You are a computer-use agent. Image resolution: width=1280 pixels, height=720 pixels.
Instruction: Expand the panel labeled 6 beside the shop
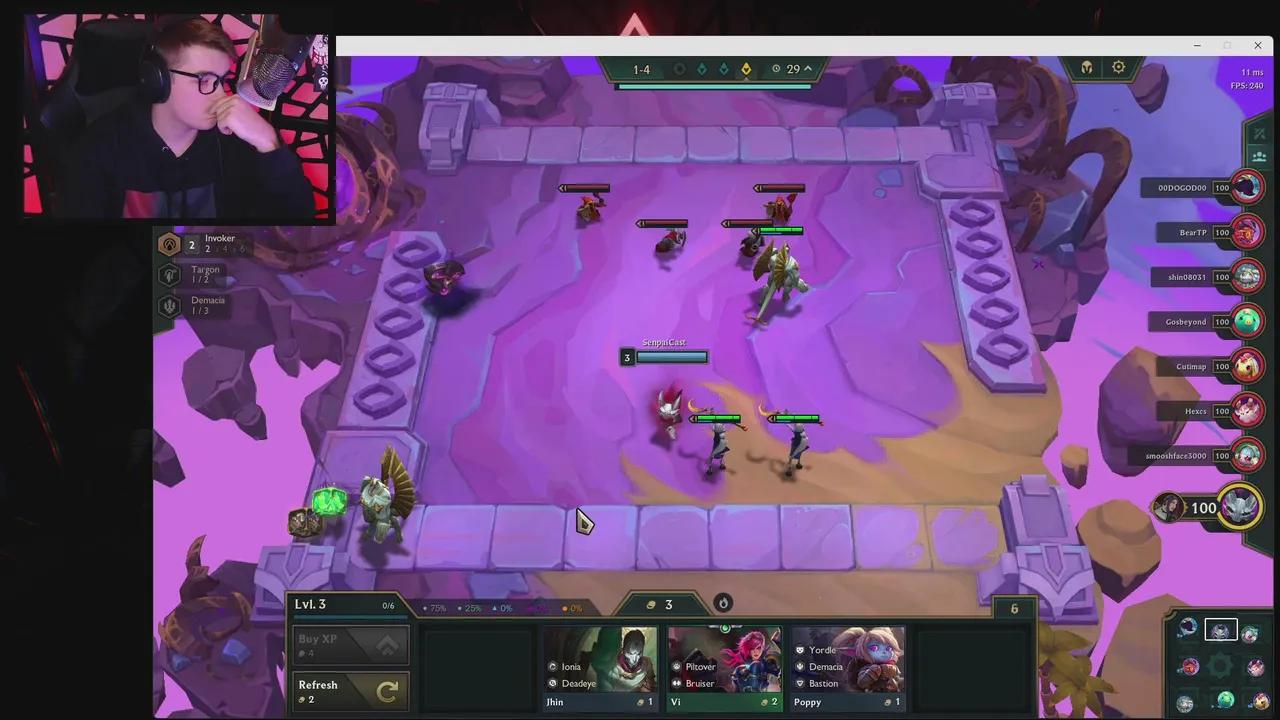pos(1014,608)
